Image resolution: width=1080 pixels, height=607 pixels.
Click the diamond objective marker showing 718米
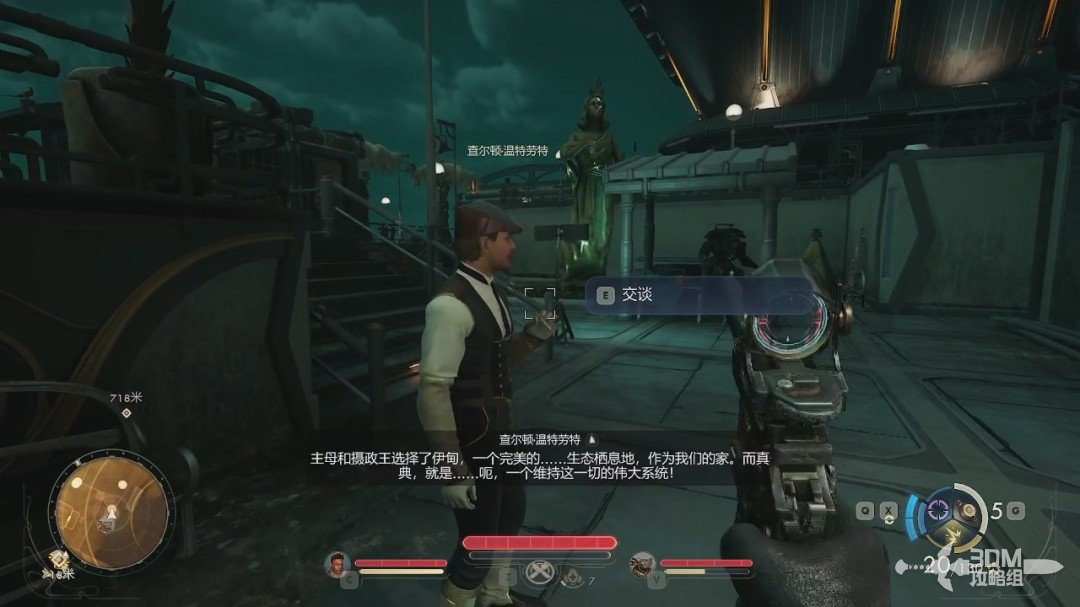(x=126, y=413)
